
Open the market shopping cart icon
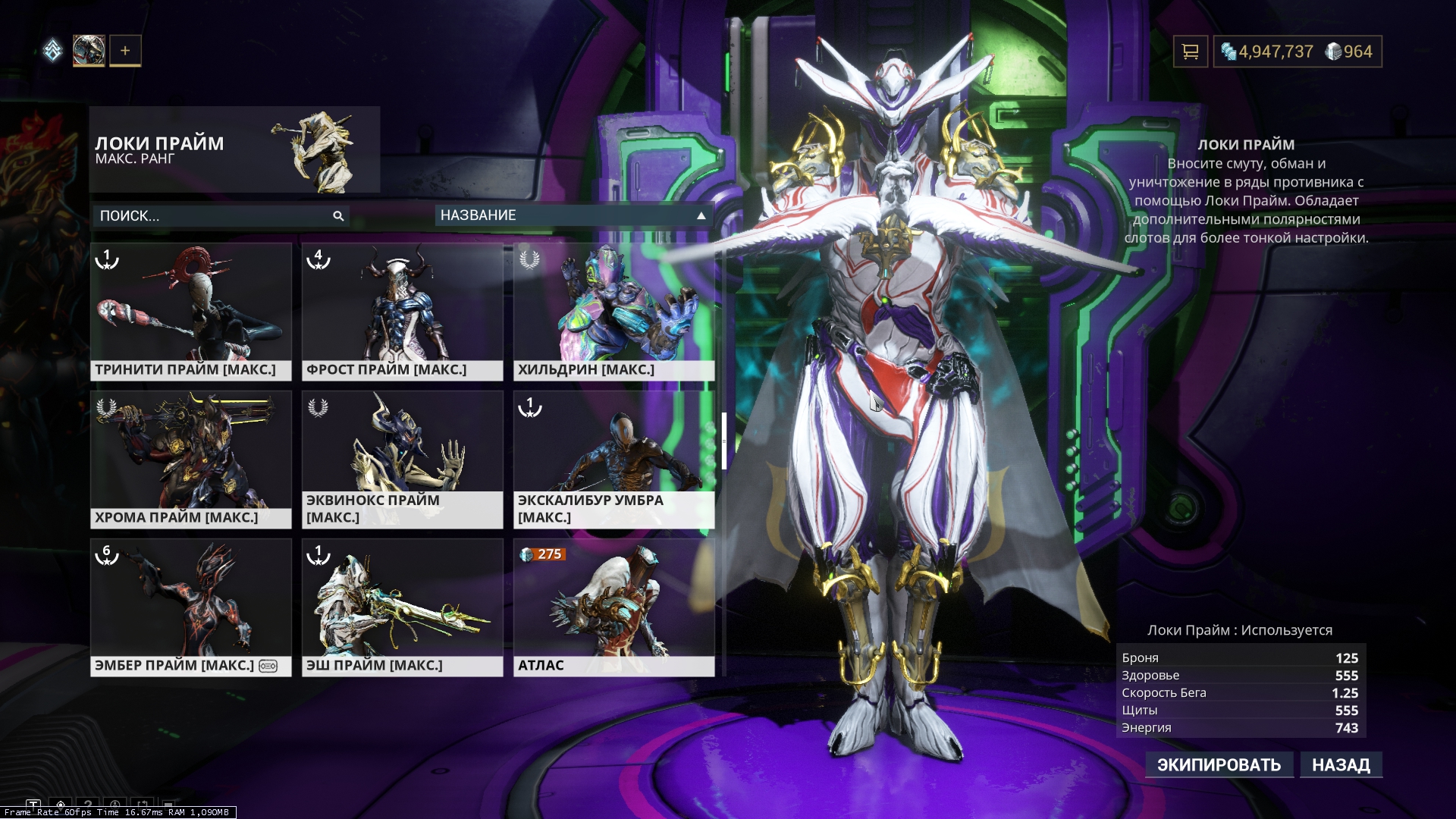(1191, 52)
